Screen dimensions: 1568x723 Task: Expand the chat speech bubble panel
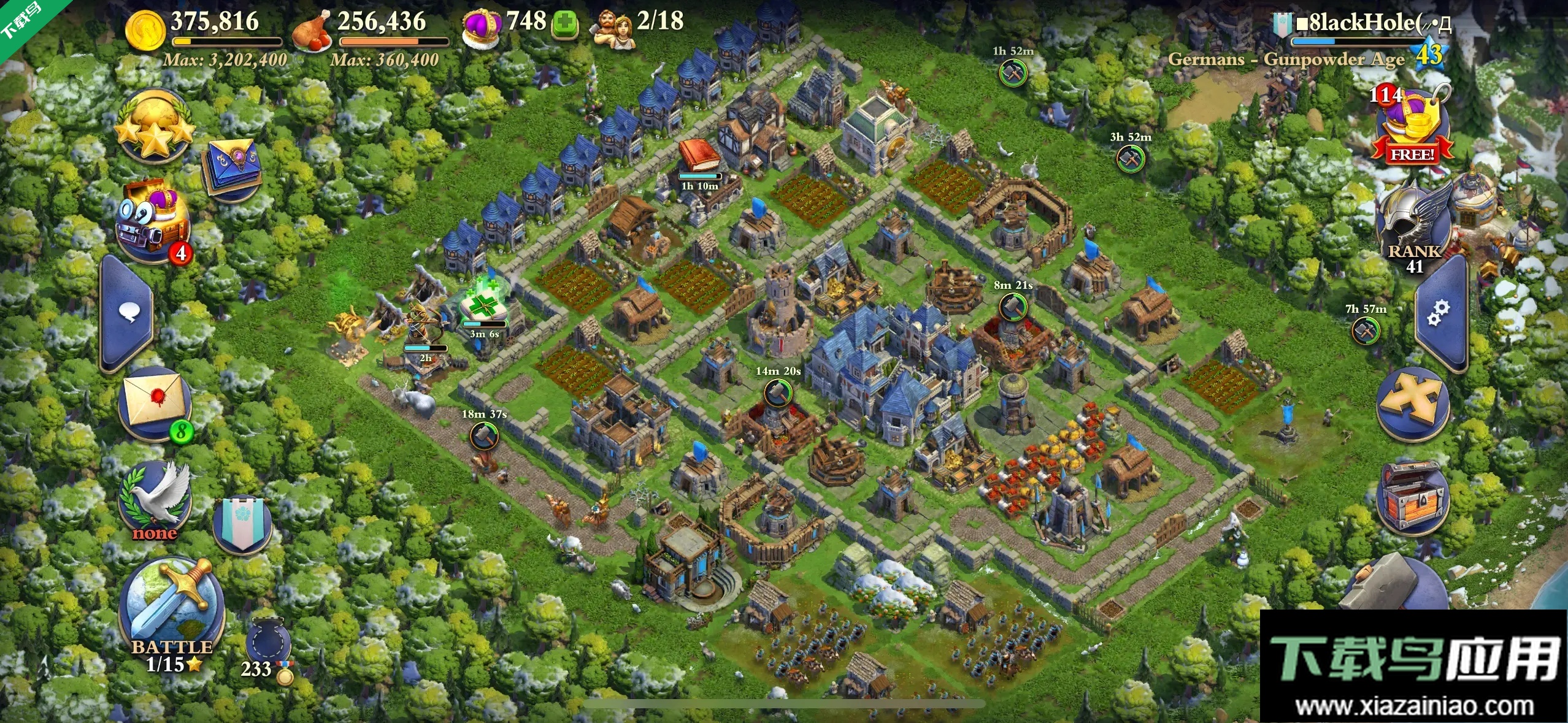[128, 313]
